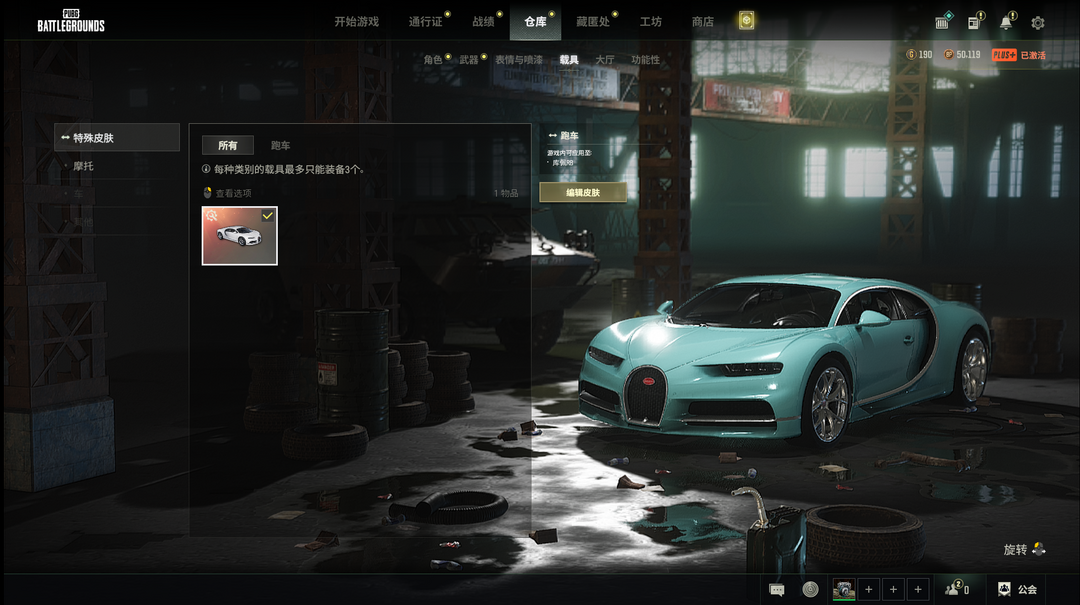Open the 表情与喷漆 (Emotes and Sprays) tab
The height and width of the screenshot is (605, 1080).
[518, 60]
